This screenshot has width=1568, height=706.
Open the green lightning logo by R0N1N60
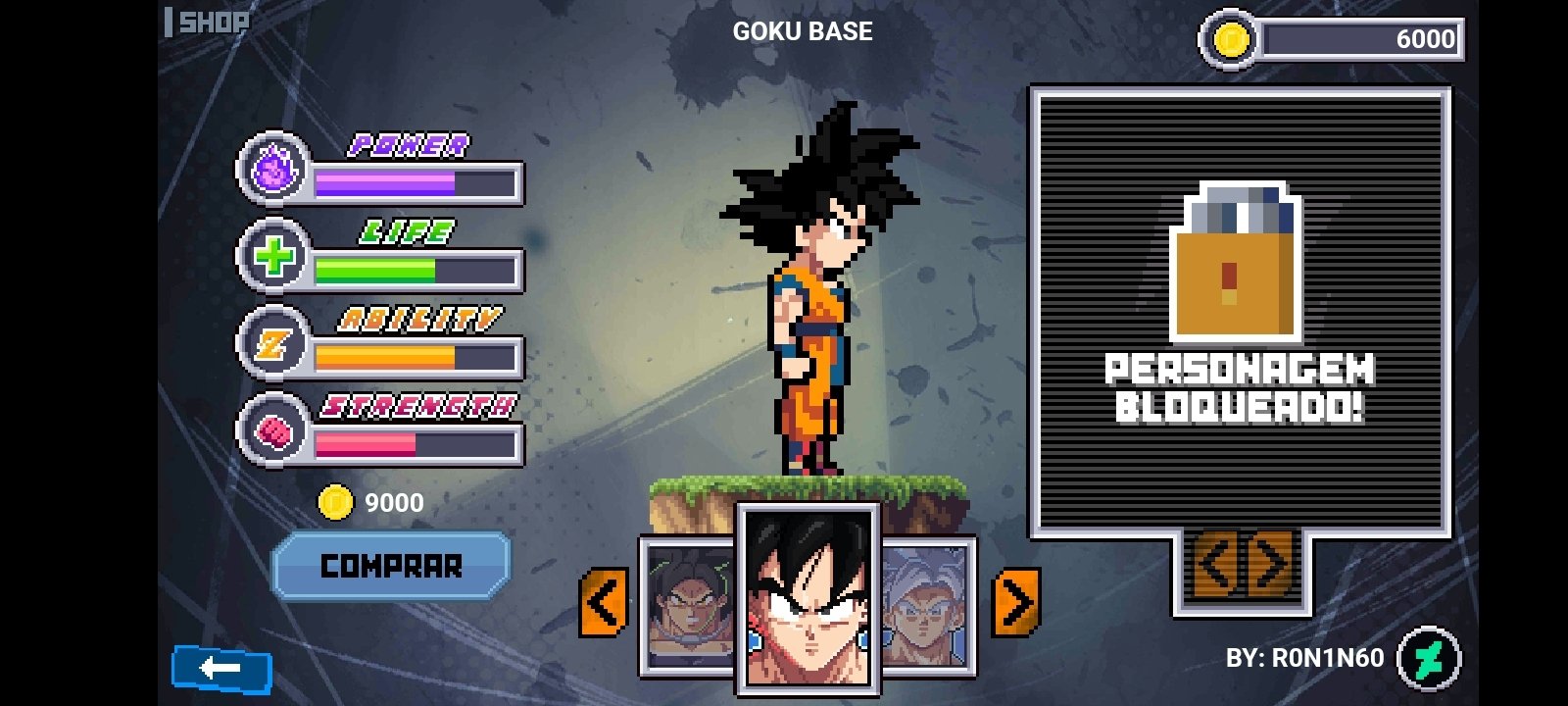pyautogui.click(x=1429, y=658)
